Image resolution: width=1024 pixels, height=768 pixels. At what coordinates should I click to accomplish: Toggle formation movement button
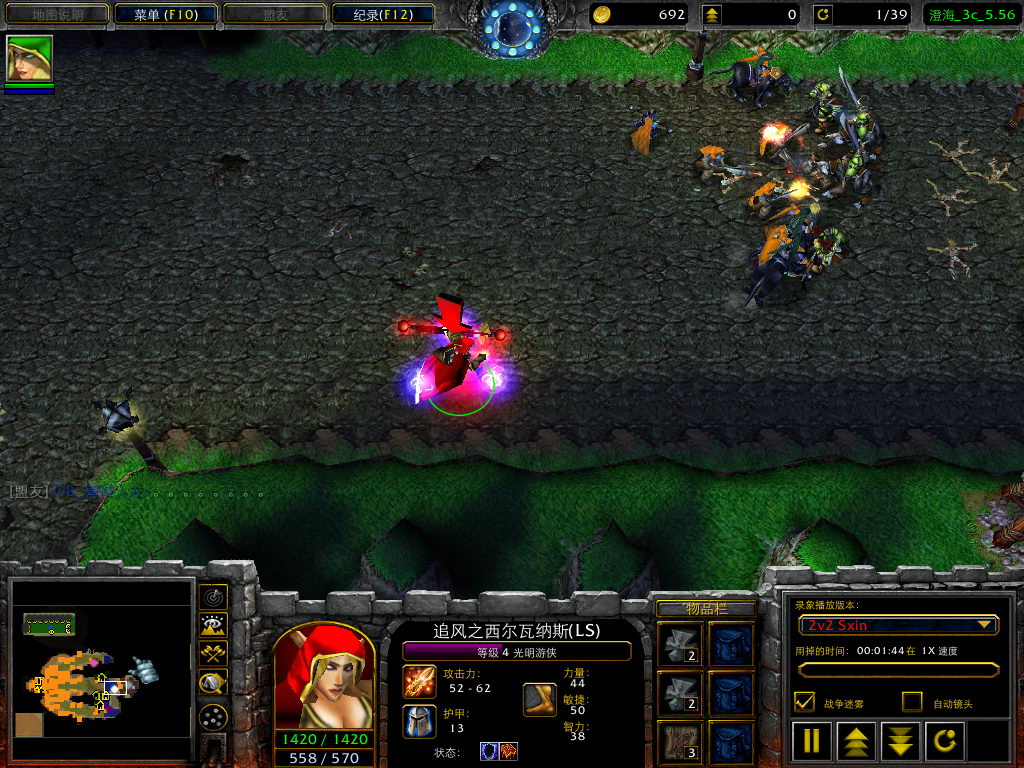point(212,716)
